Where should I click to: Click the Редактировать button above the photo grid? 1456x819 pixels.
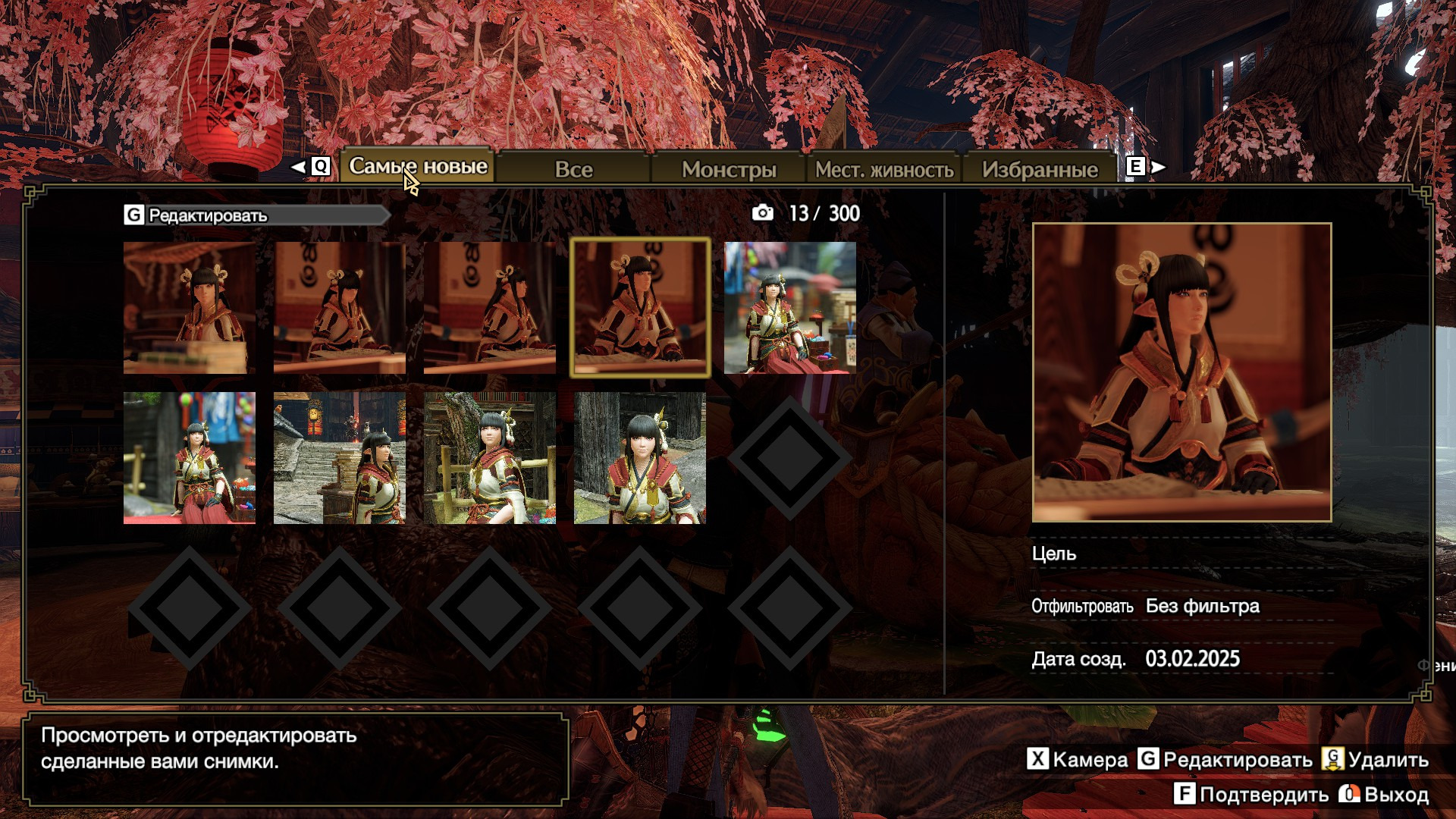(x=207, y=215)
